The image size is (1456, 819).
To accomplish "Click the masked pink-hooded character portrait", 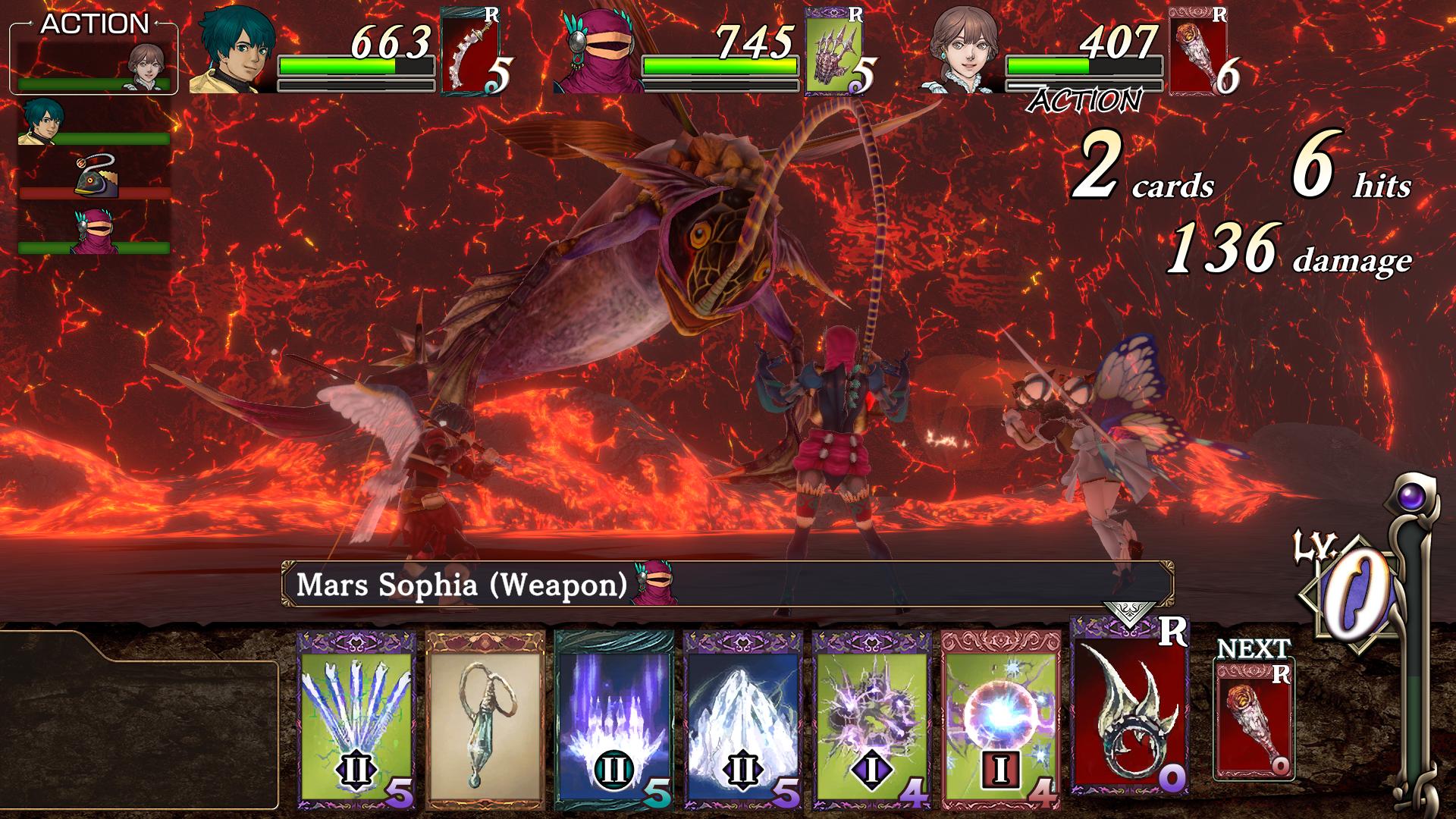I will [598, 51].
